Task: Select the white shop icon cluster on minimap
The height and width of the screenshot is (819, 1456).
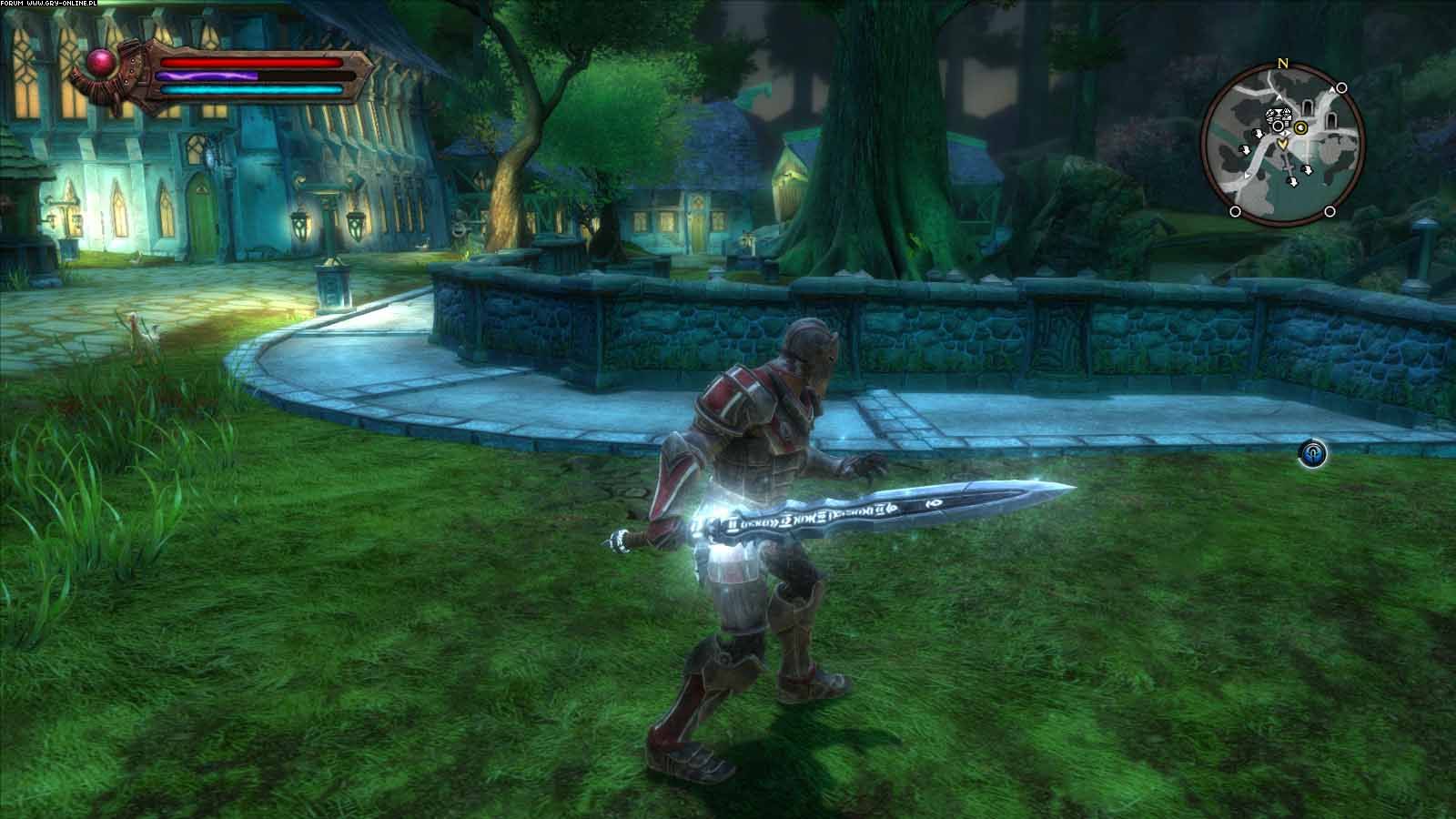Action: tap(1280, 116)
